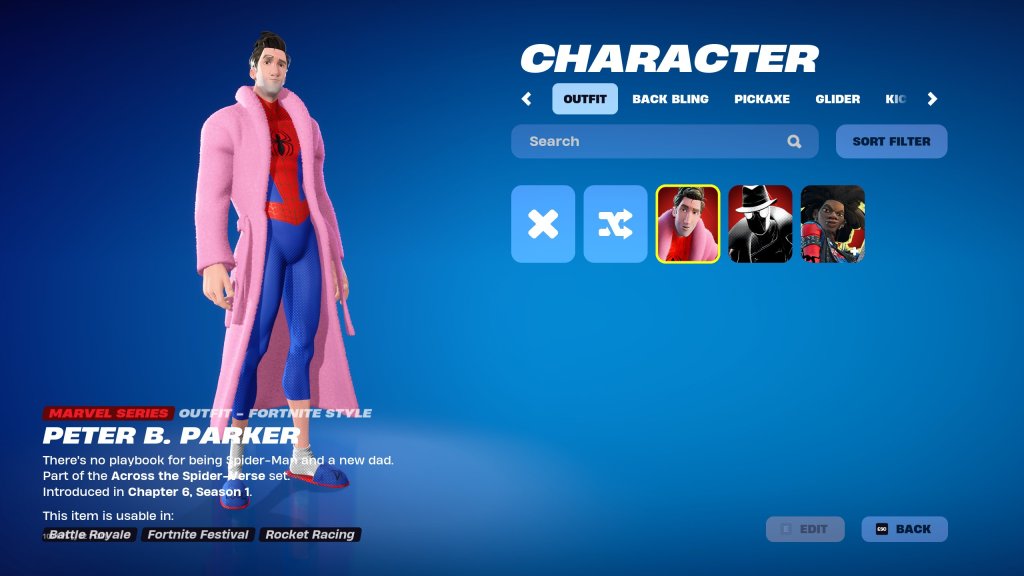The width and height of the screenshot is (1024, 576).
Task: Select the curly-haired character outfit thumbnail
Action: pyautogui.click(x=832, y=224)
